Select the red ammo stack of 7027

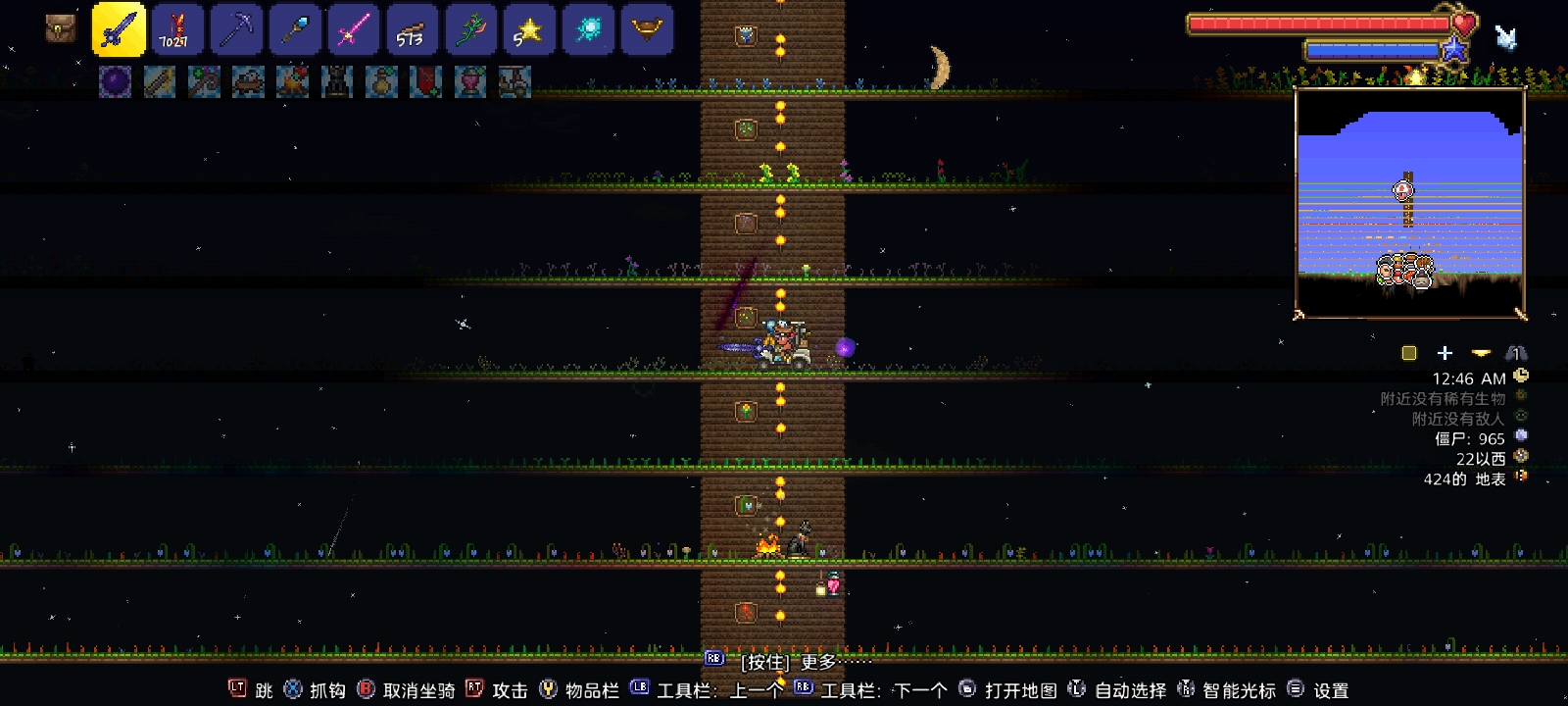(177, 28)
